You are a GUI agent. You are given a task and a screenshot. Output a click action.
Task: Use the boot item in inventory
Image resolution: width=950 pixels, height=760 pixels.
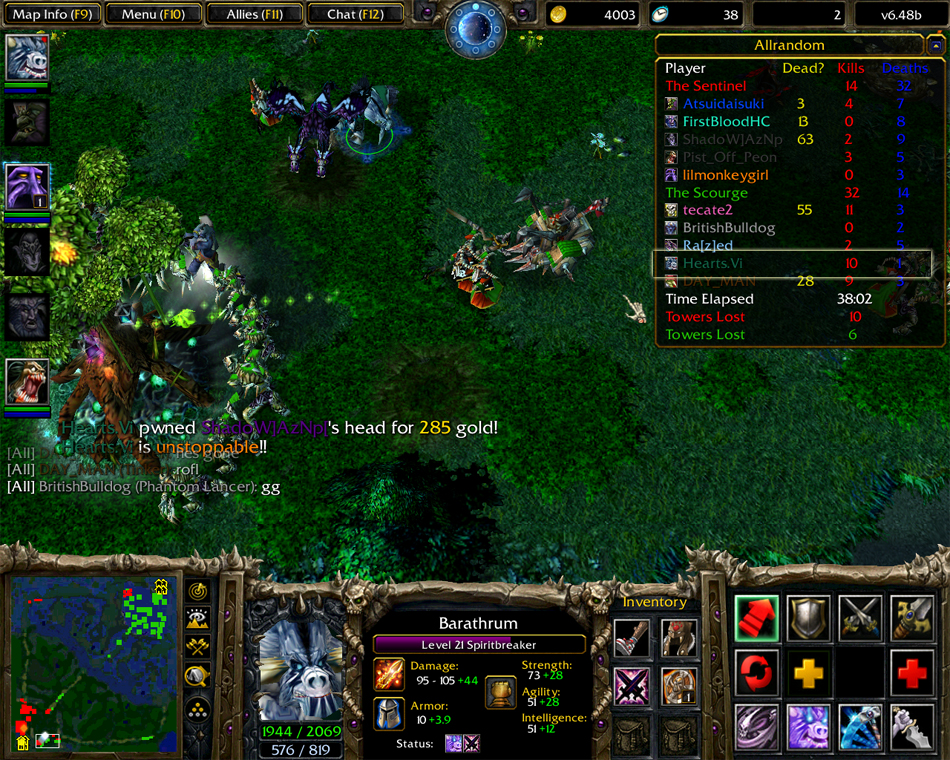click(x=631, y=637)
